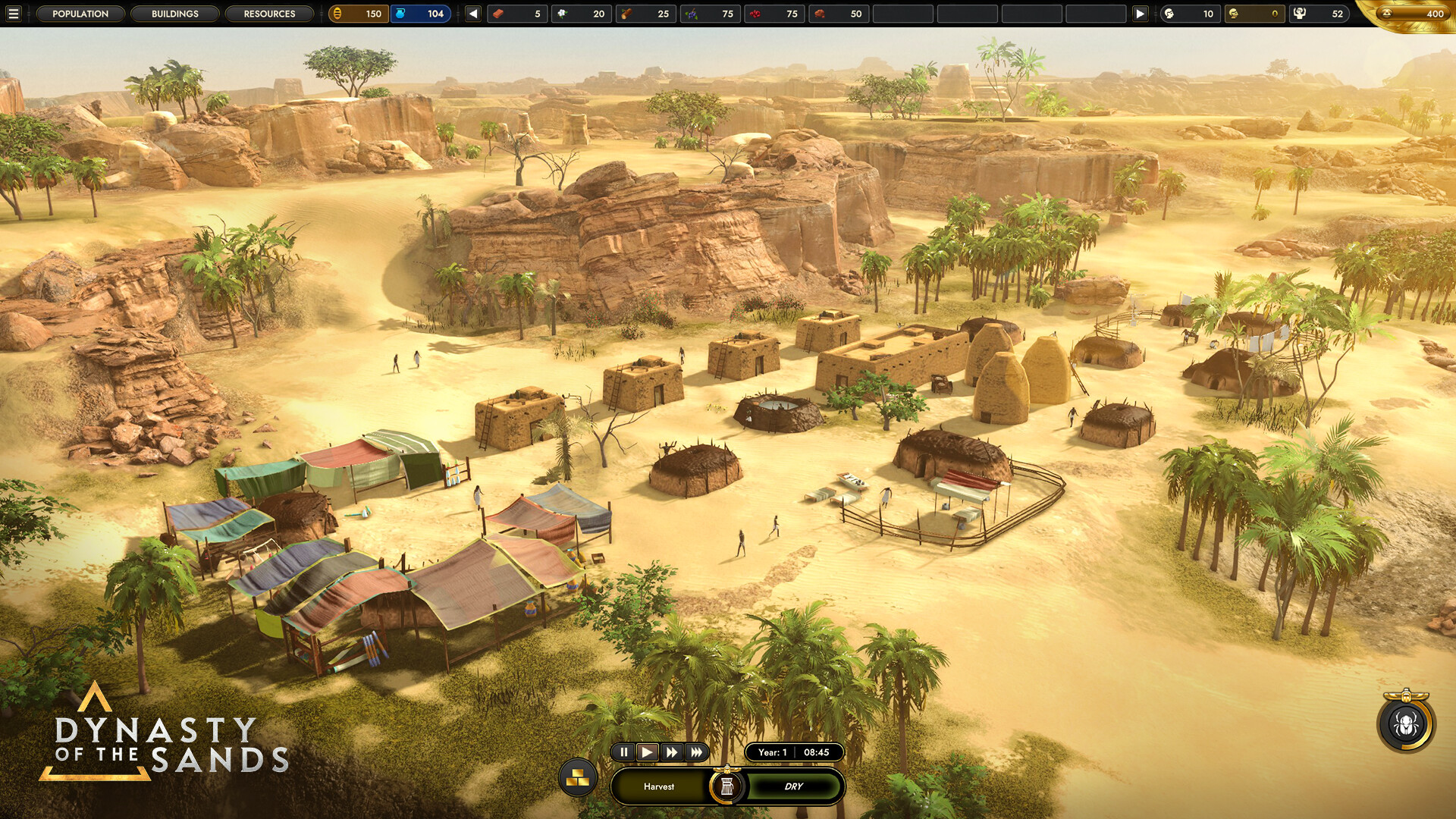Open the hamburger menu top left
The image size is (1456, 819).
[x=14, y=13]
